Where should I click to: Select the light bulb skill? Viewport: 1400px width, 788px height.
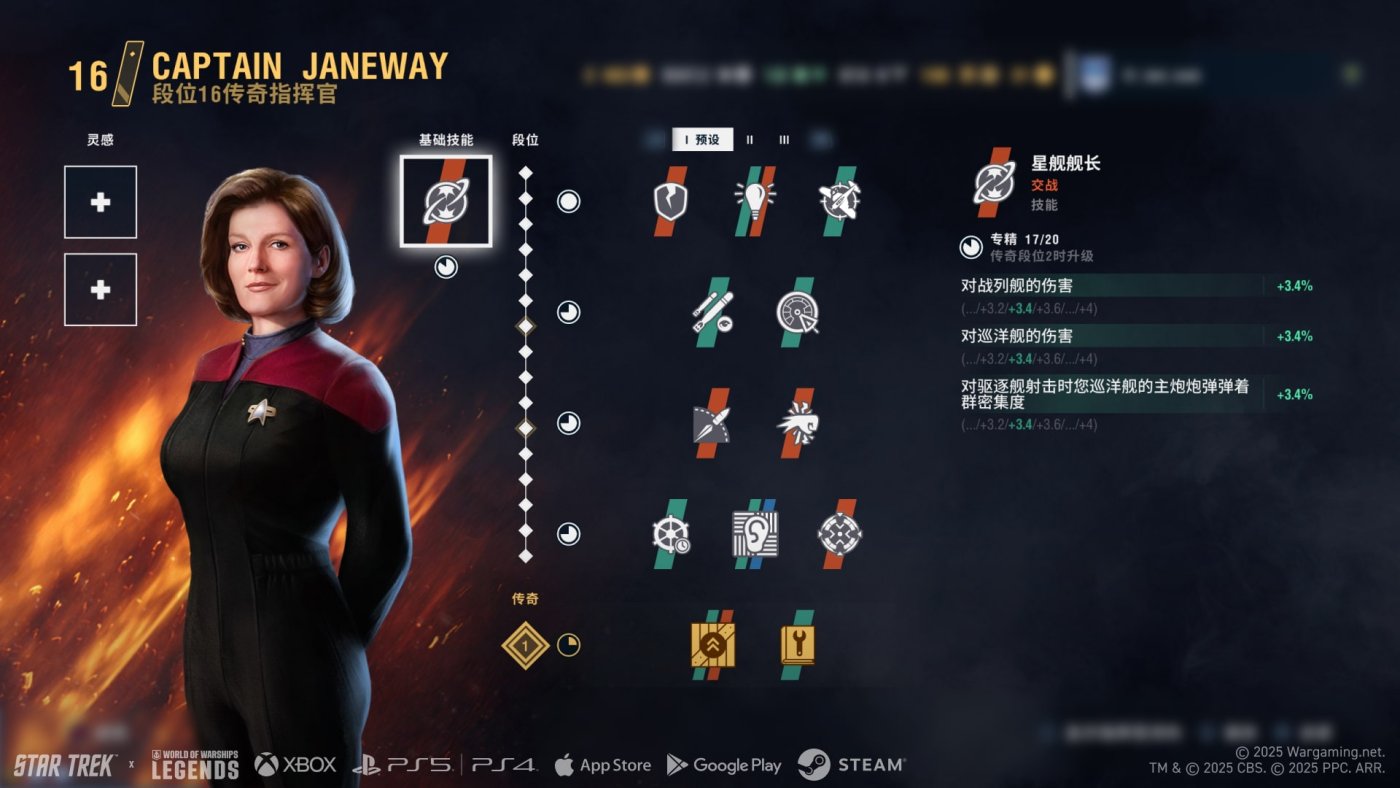pyautogui.click(x=755, y=201)
